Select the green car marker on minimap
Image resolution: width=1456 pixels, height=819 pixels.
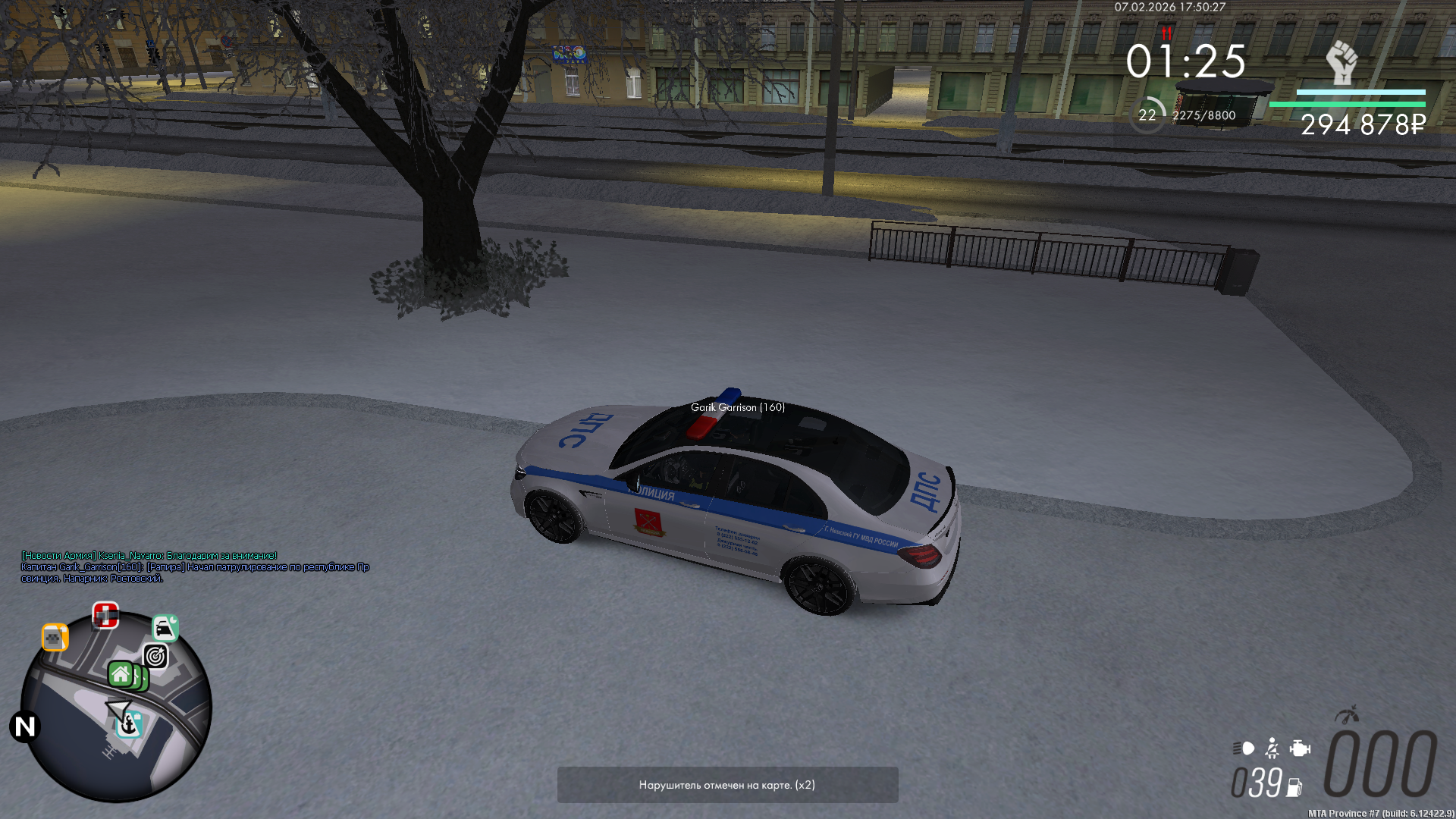click(165, 628)
